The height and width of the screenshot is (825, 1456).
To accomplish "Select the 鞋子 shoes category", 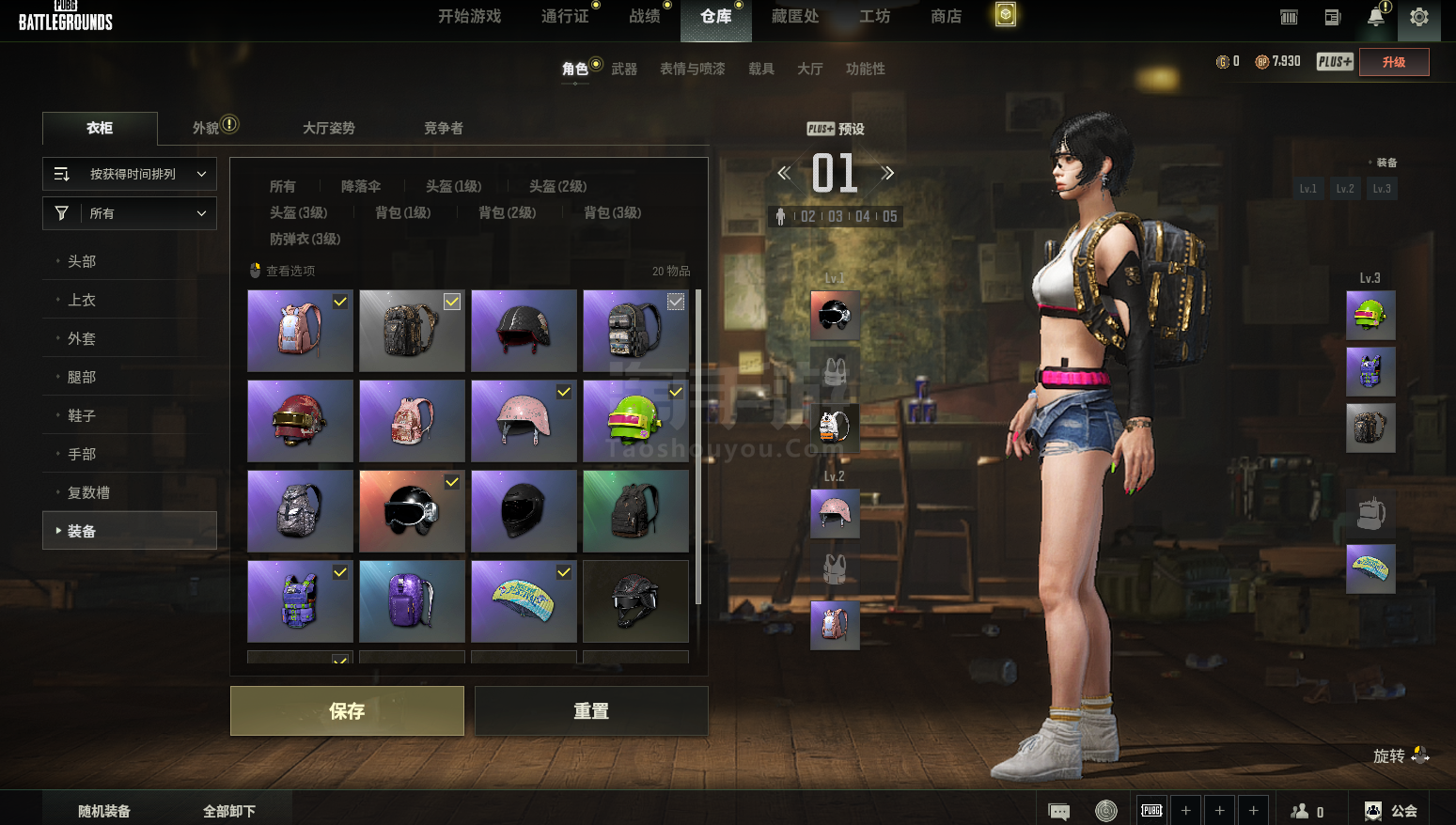I will 82,415.
